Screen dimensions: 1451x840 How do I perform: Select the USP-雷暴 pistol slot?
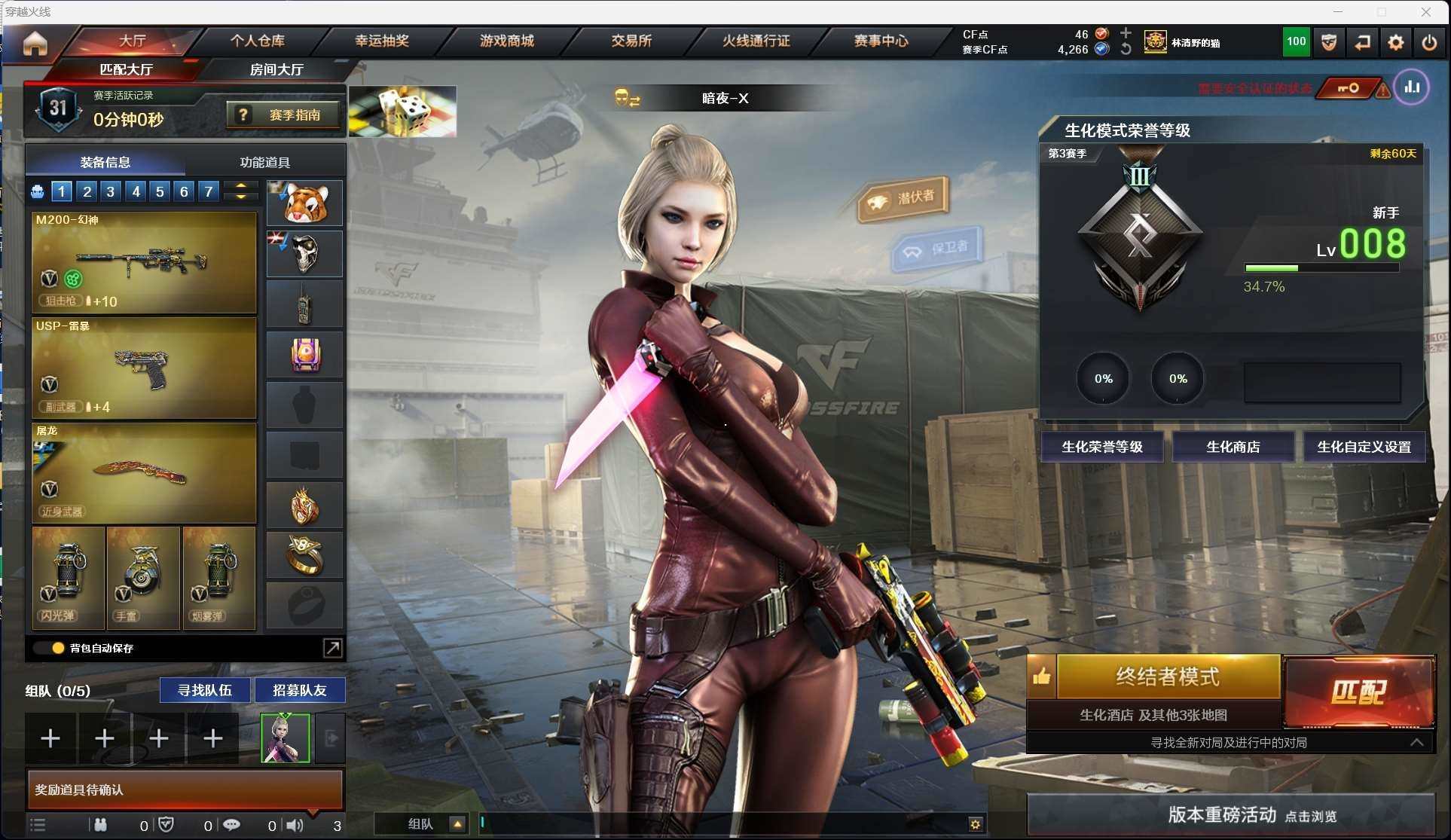click(x=144, y=368)
